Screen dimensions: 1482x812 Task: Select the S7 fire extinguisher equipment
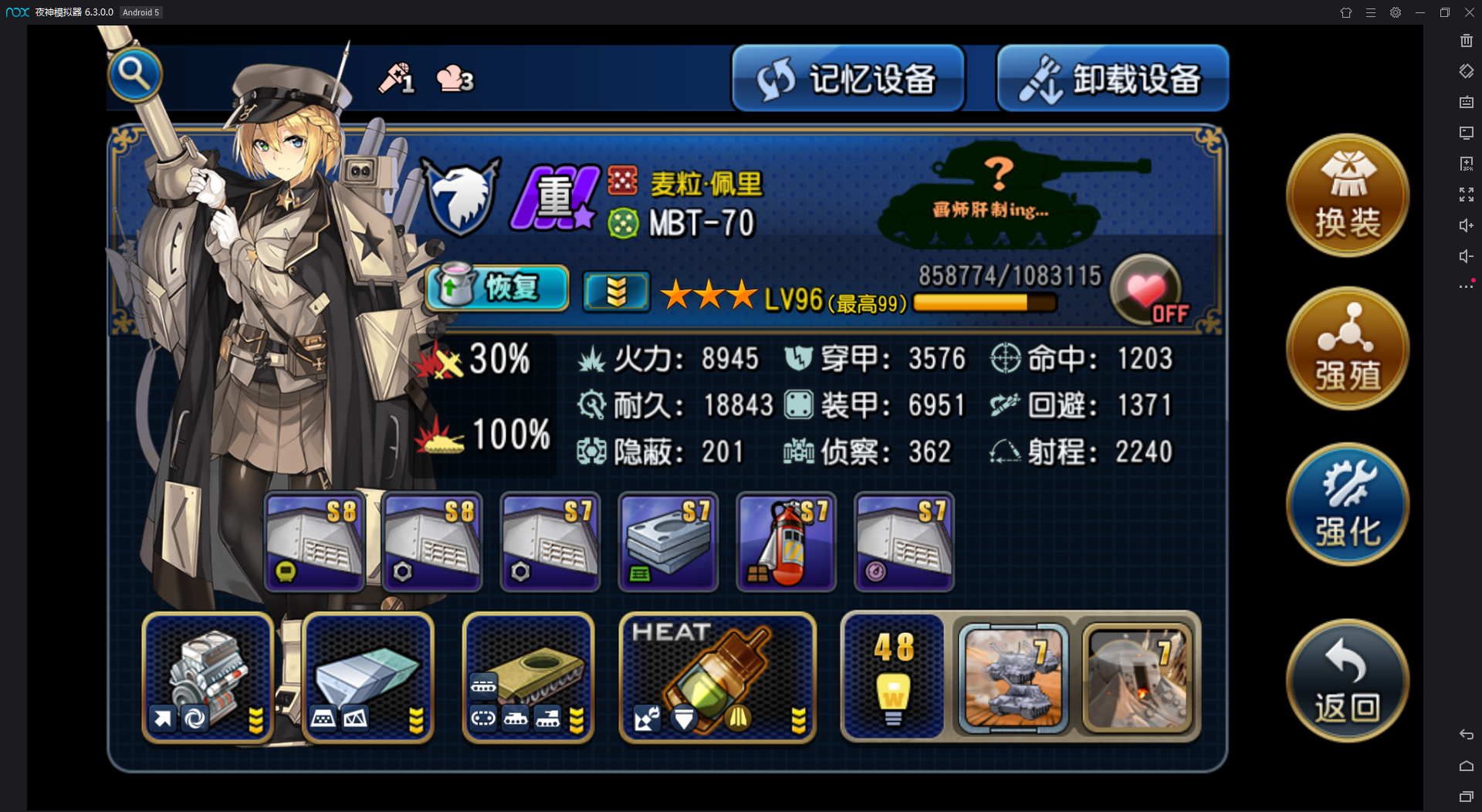[785, 541]
